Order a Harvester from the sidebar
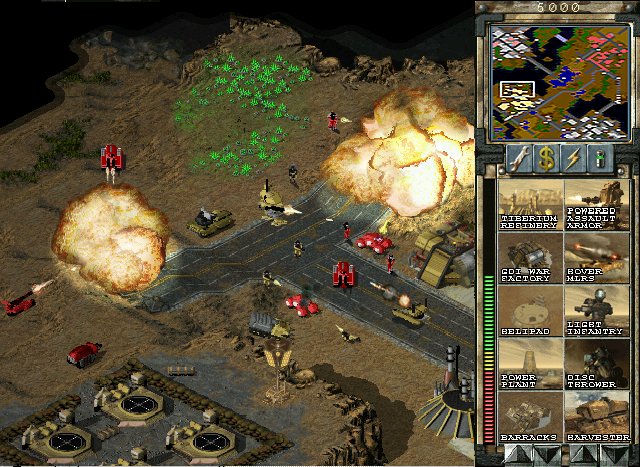 coord(597,417)
